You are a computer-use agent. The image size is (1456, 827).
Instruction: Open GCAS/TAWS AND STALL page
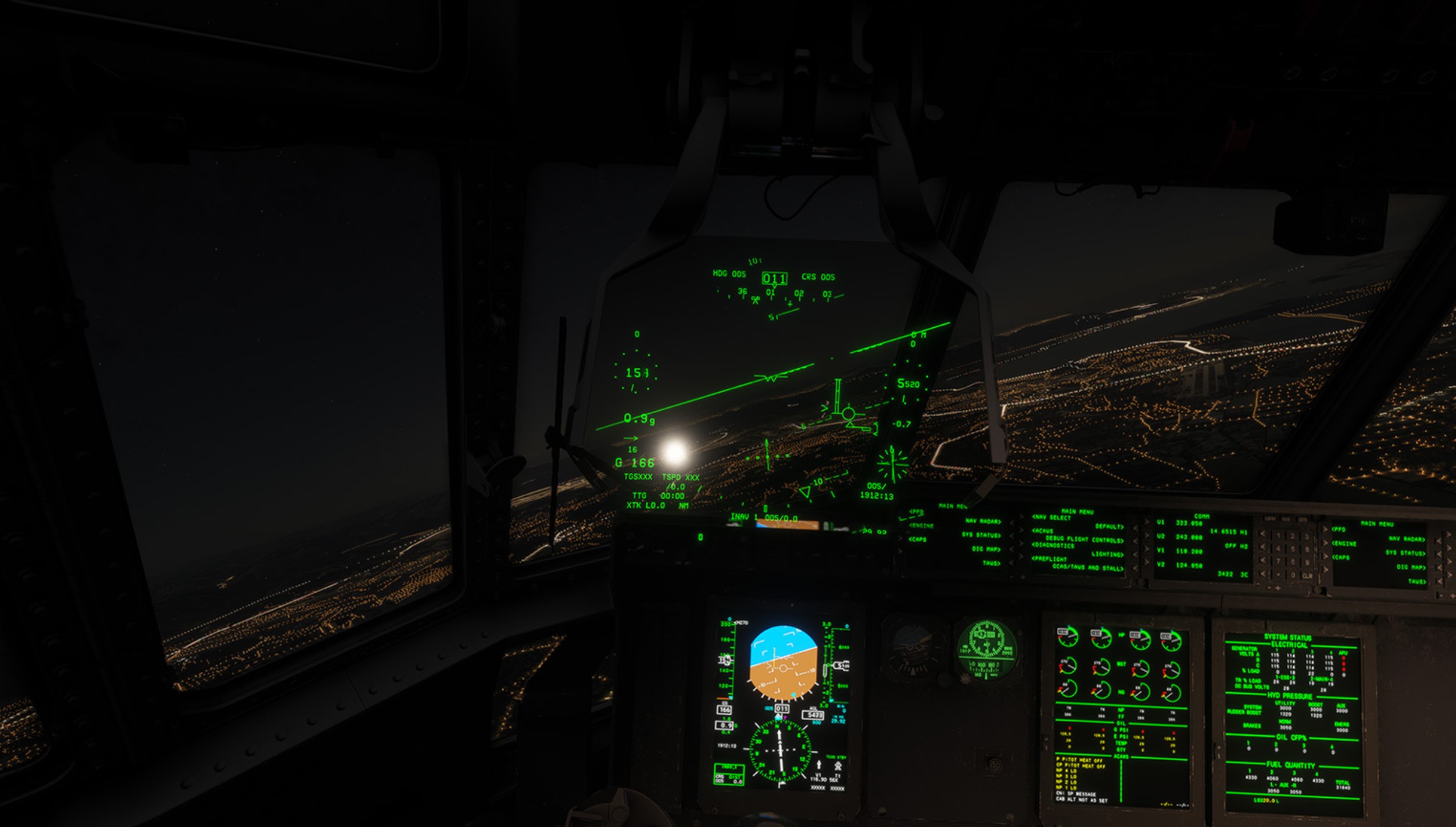pyautogui.click(x=1087, y=568)
